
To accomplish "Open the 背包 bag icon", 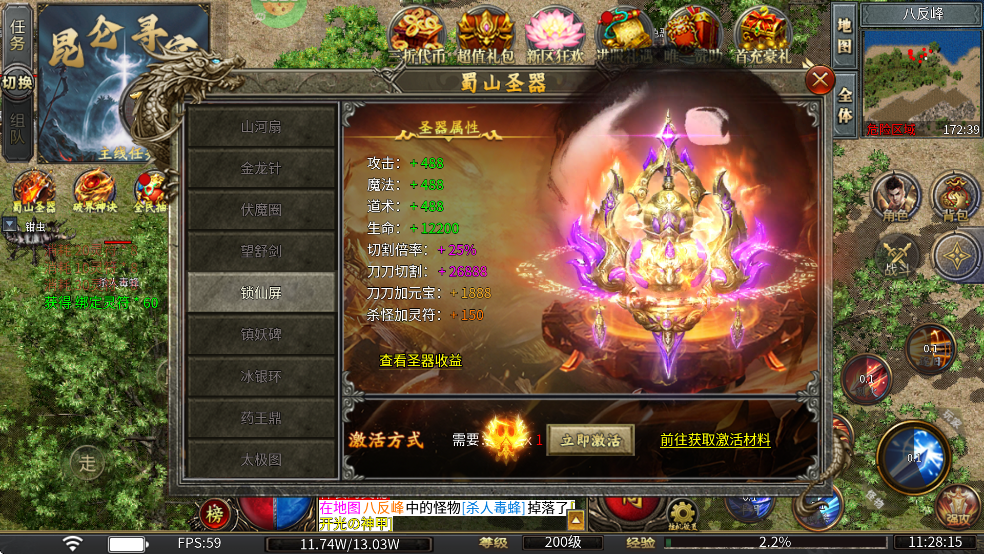I will (x=956, y=195).
